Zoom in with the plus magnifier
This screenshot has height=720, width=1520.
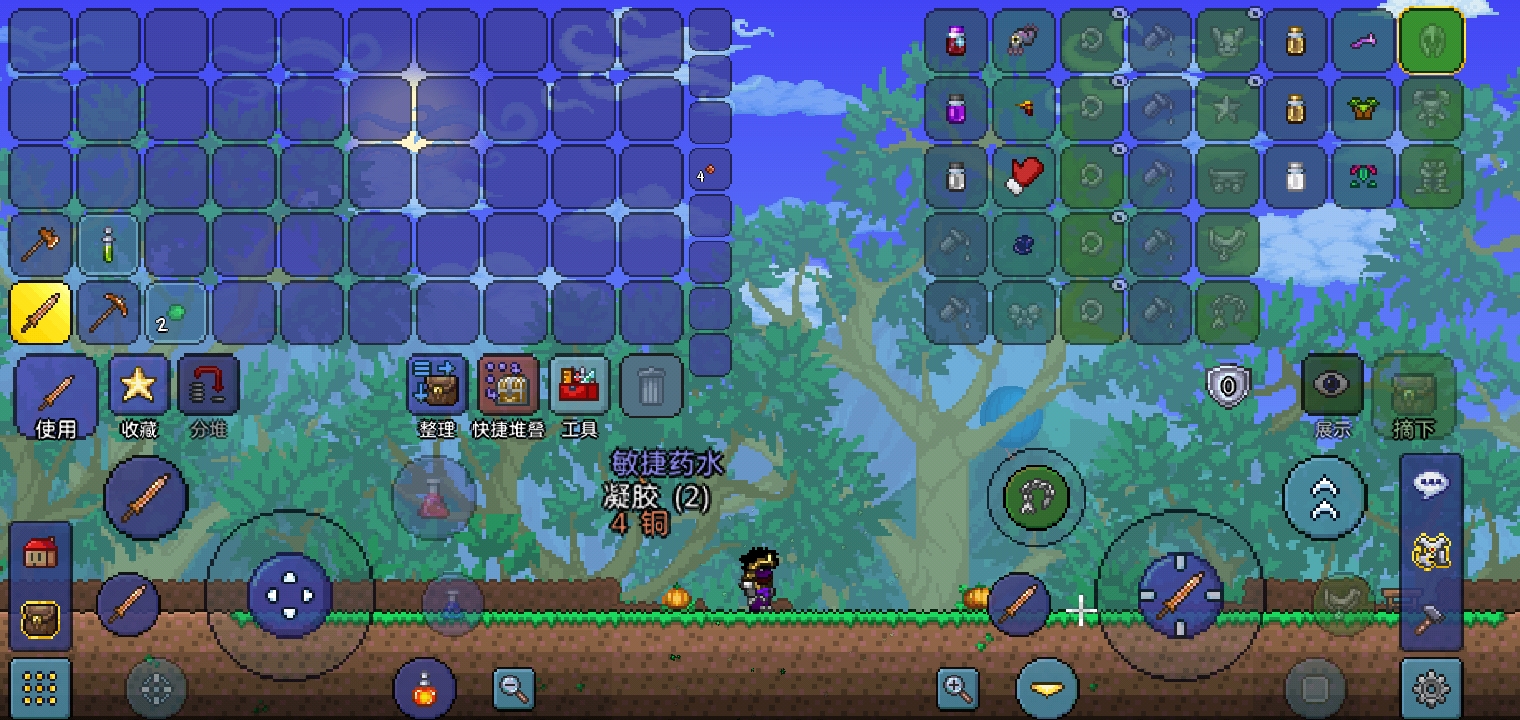[x=957, y=688]
